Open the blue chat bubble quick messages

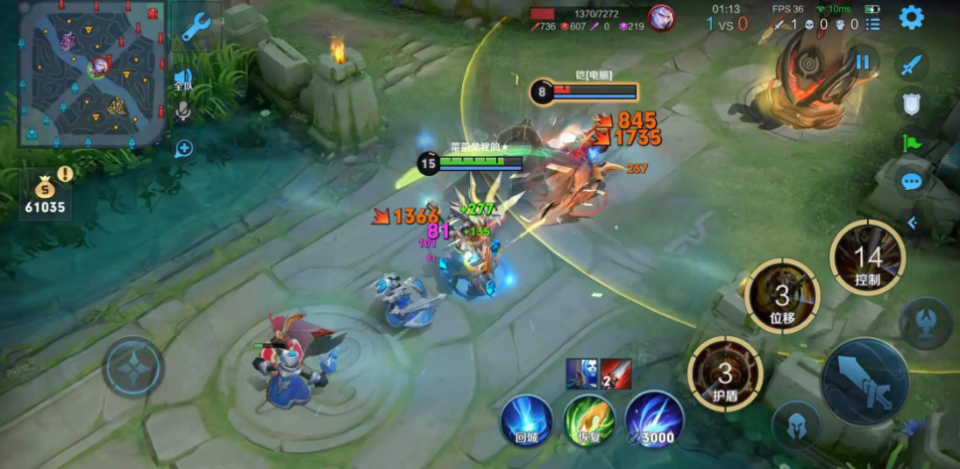911,181
